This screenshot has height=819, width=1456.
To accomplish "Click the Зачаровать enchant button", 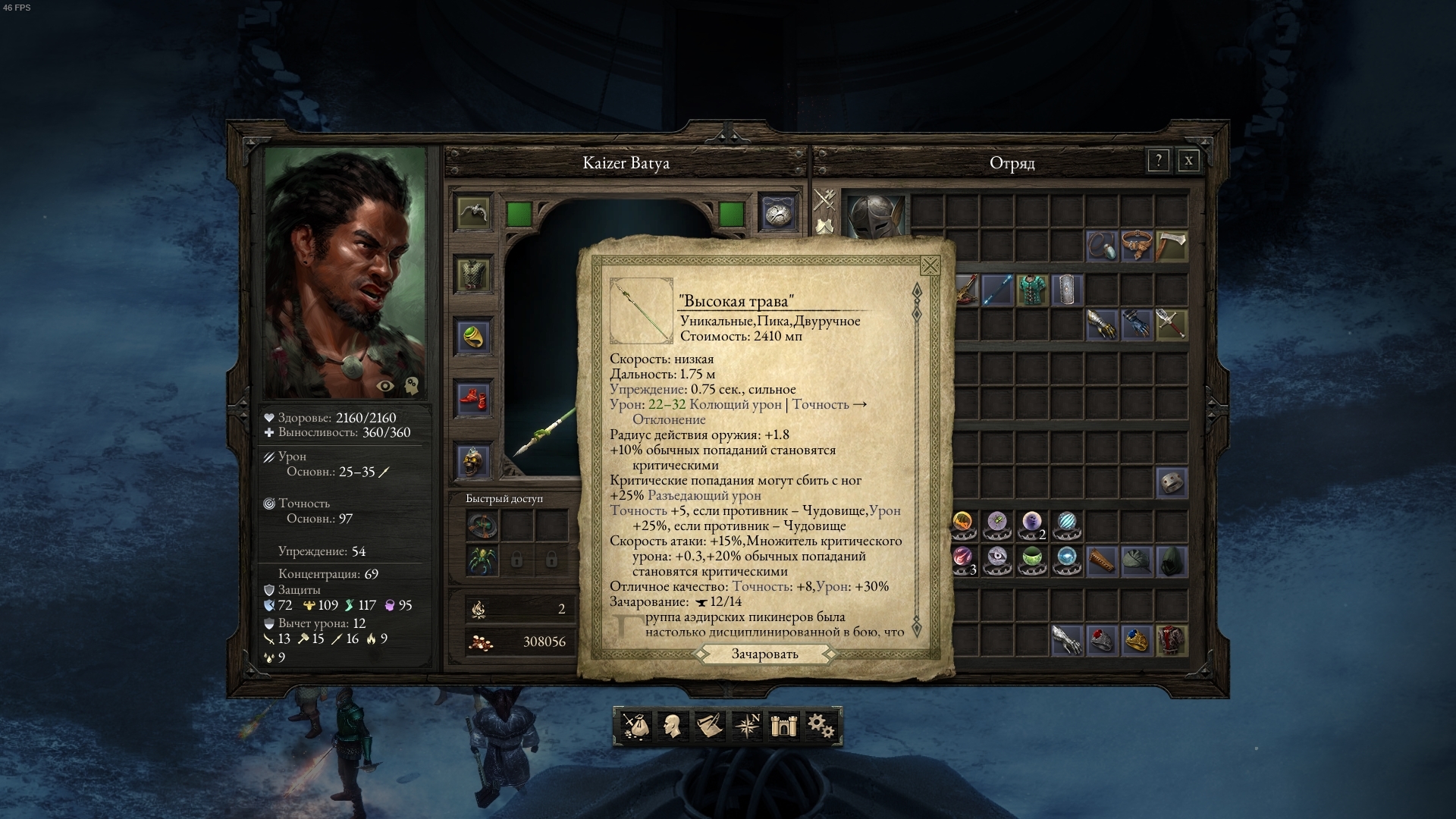I will coord(764,654).
